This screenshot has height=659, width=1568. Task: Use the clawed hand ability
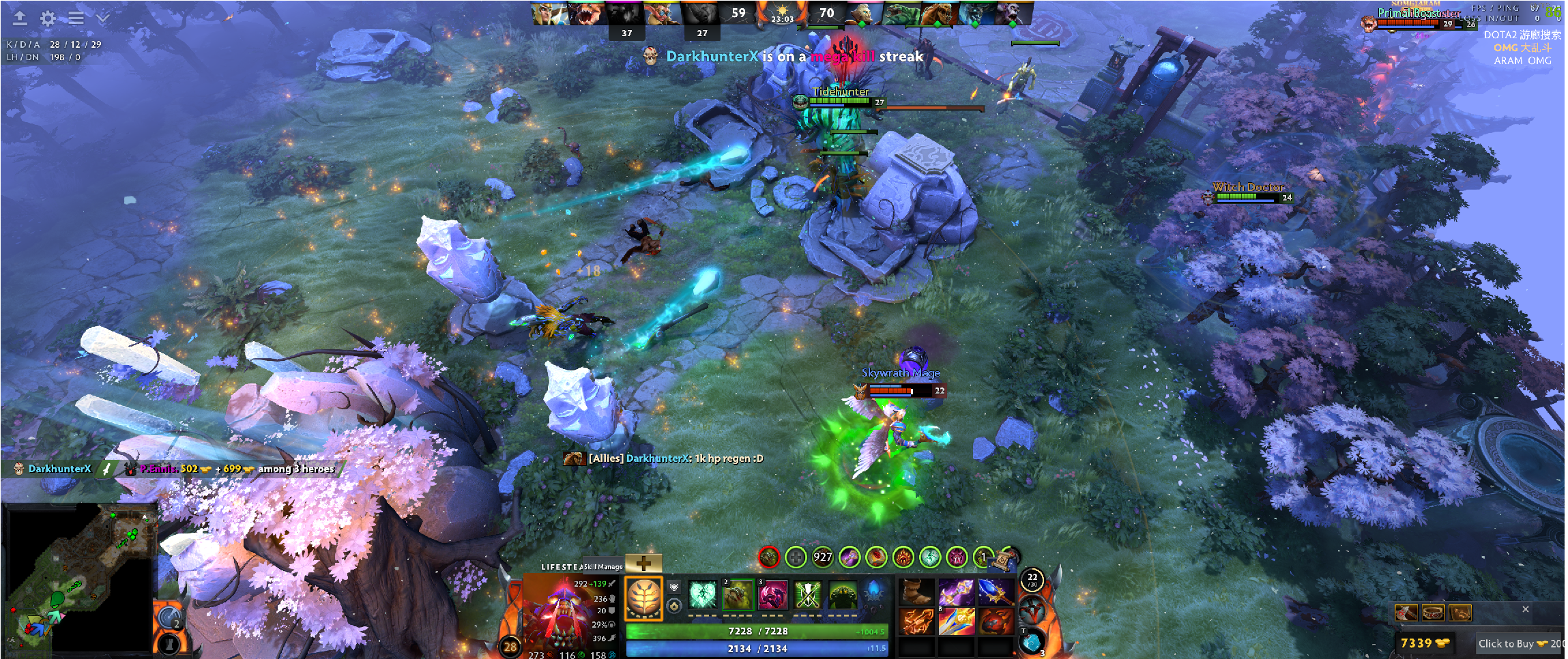tap(738, 595)
